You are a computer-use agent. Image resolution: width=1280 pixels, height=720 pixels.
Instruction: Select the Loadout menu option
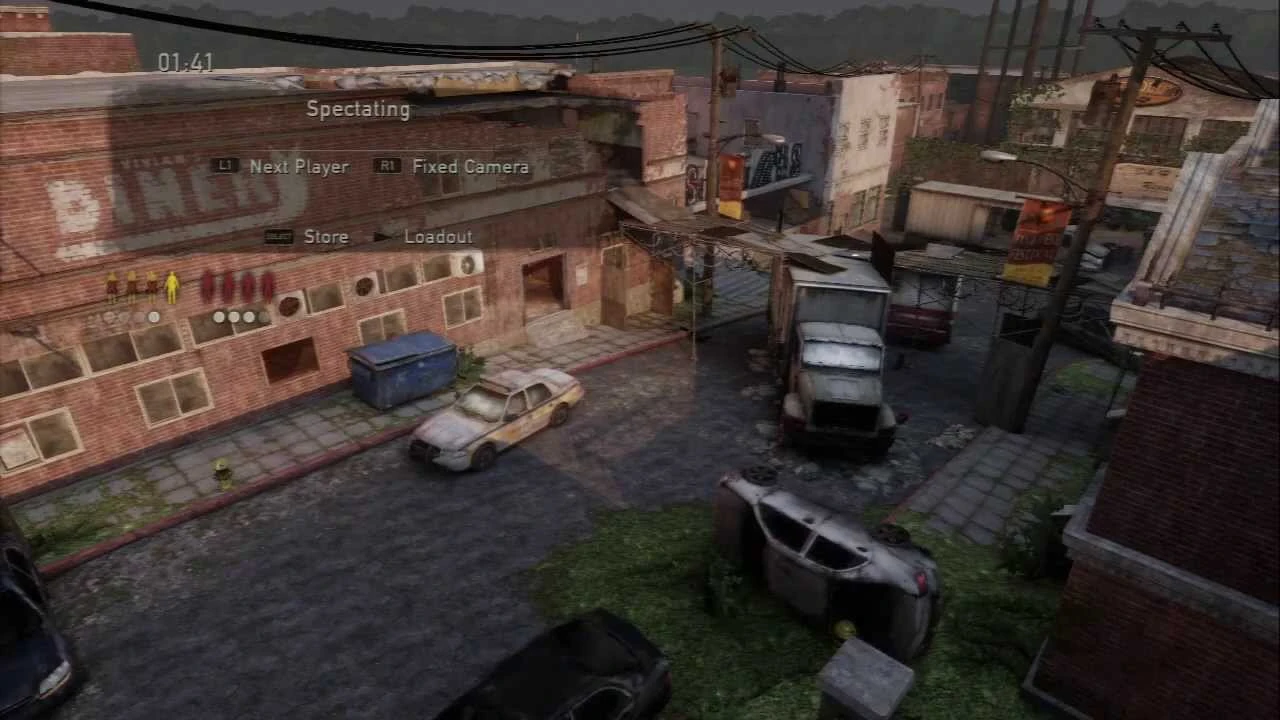pos(438,237)
